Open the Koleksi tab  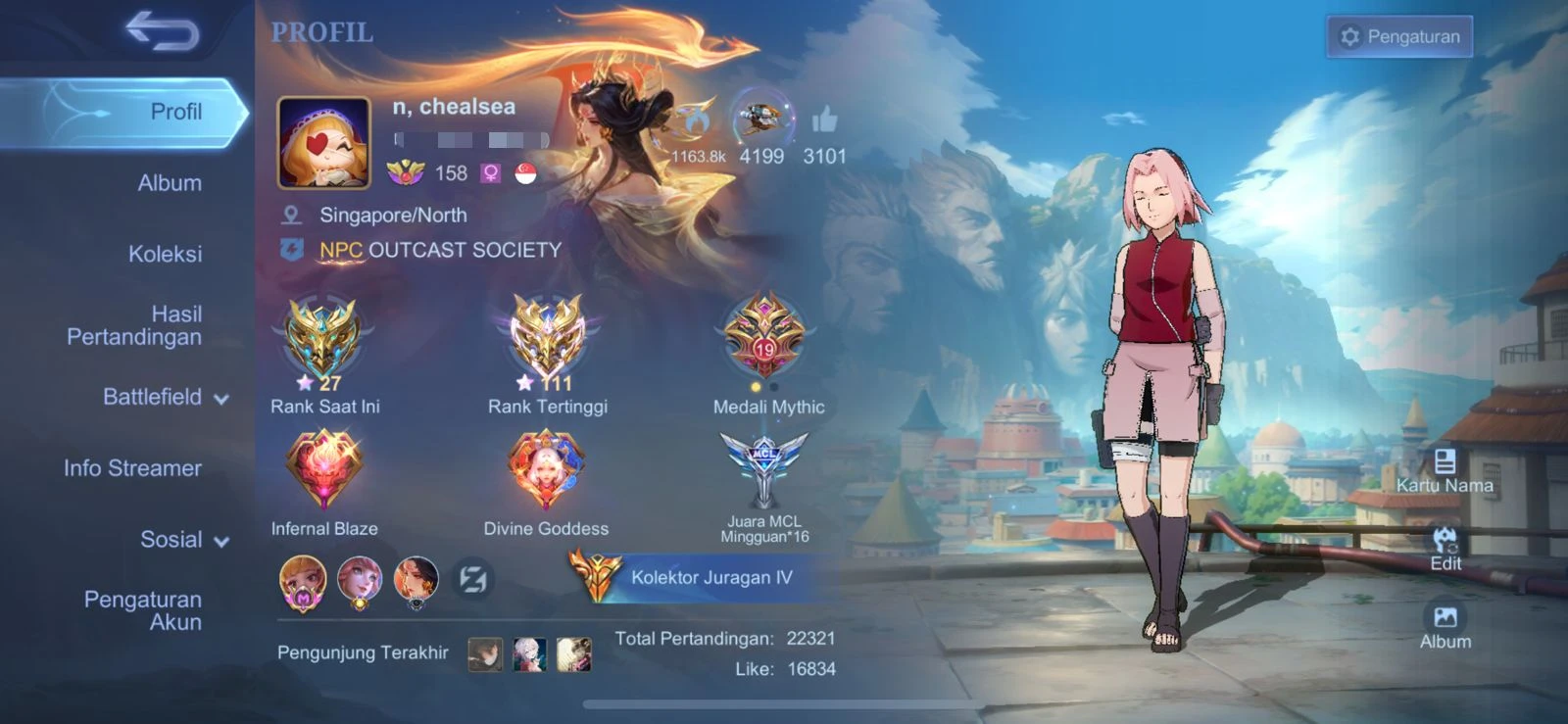click(165, 255)
